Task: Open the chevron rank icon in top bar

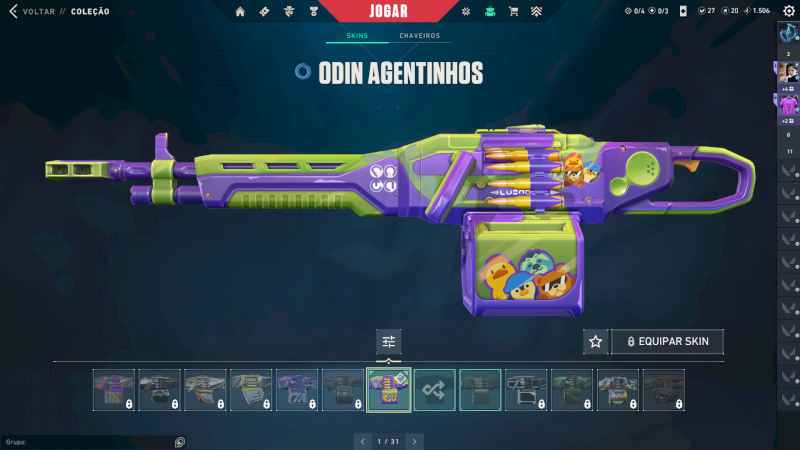Action: click(x=536, y=12)
